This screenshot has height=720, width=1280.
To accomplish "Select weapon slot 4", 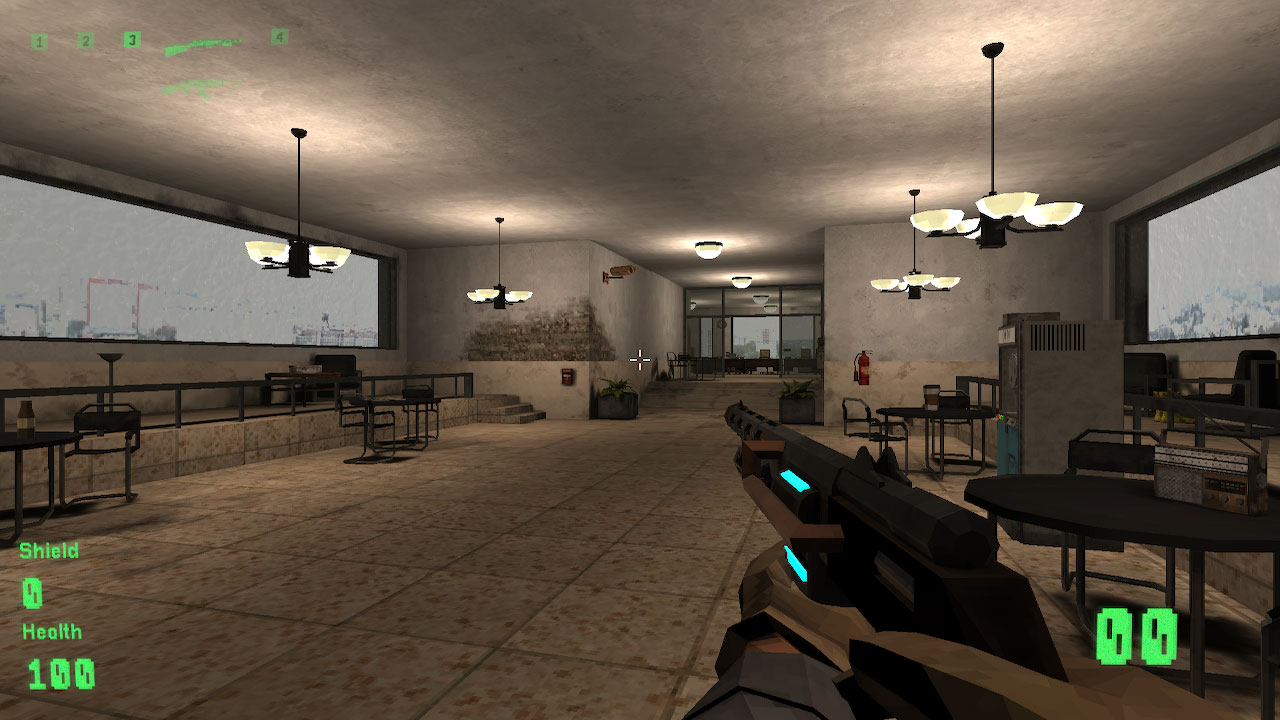I will 279,38.
